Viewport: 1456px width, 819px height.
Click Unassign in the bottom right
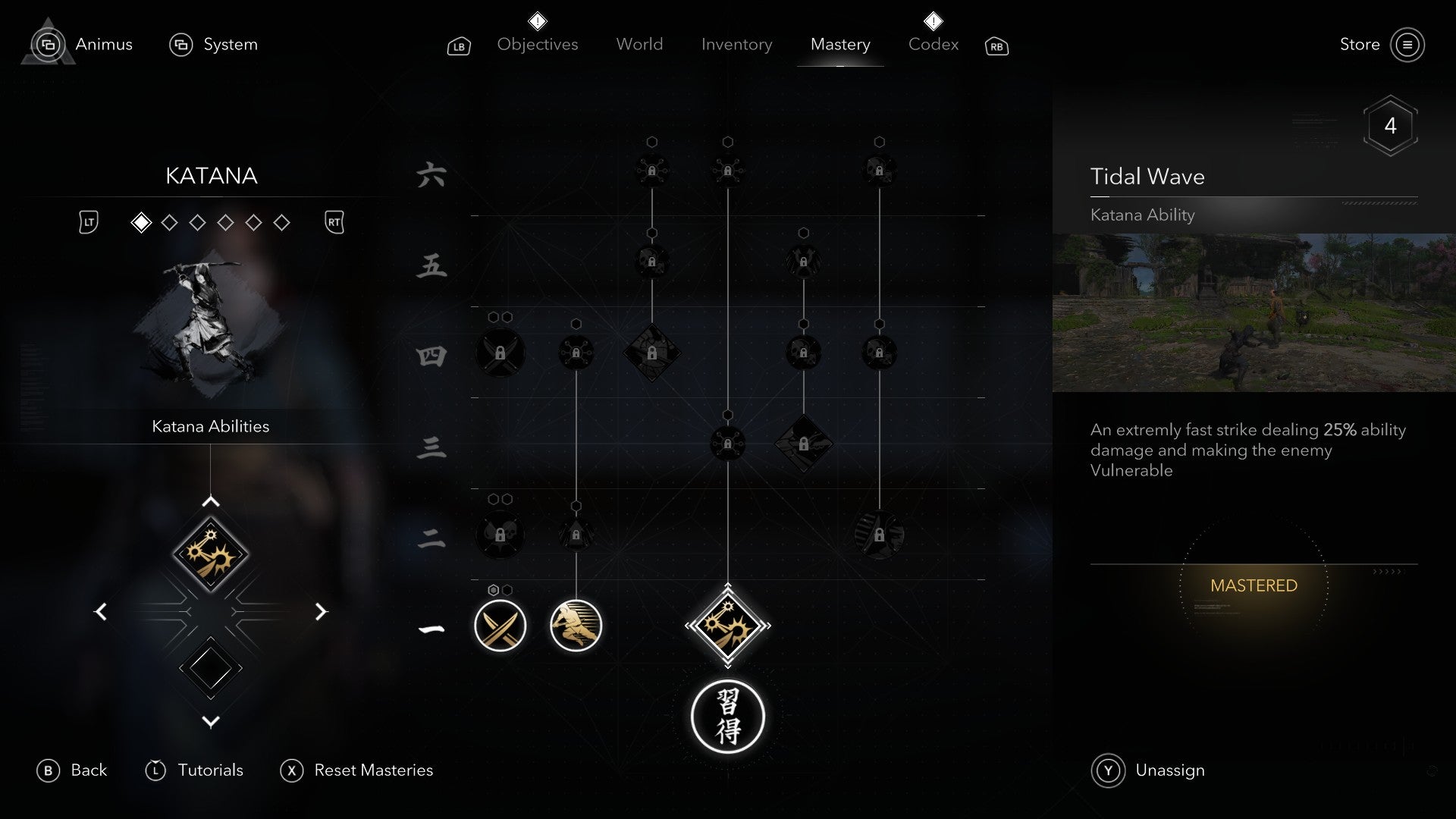pos(1169,770)
